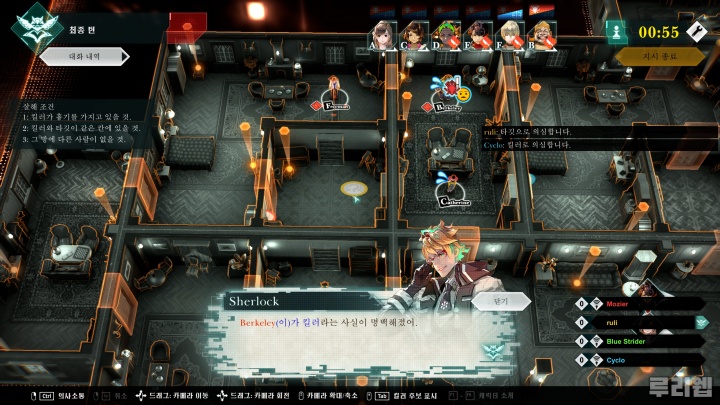Select character portrait F
This screenshot has height=405, width=720.
tap(509, 33)
